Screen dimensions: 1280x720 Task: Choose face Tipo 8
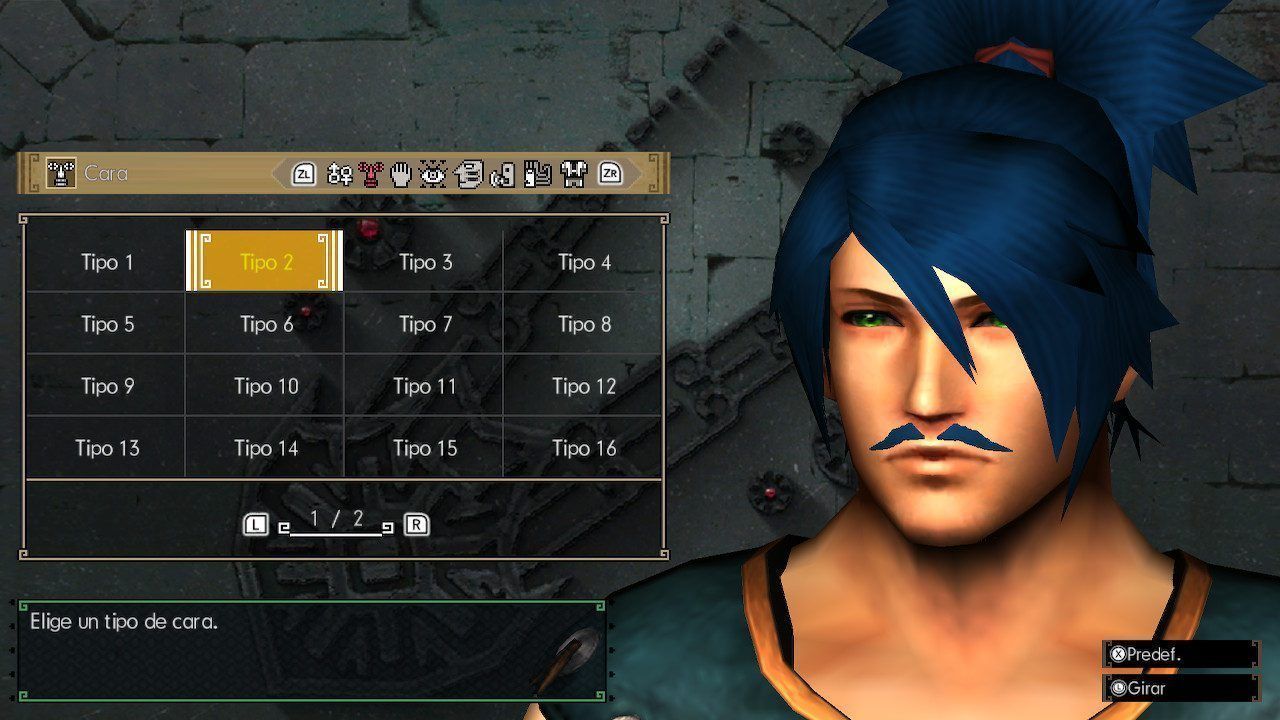[x=584, y=324]
